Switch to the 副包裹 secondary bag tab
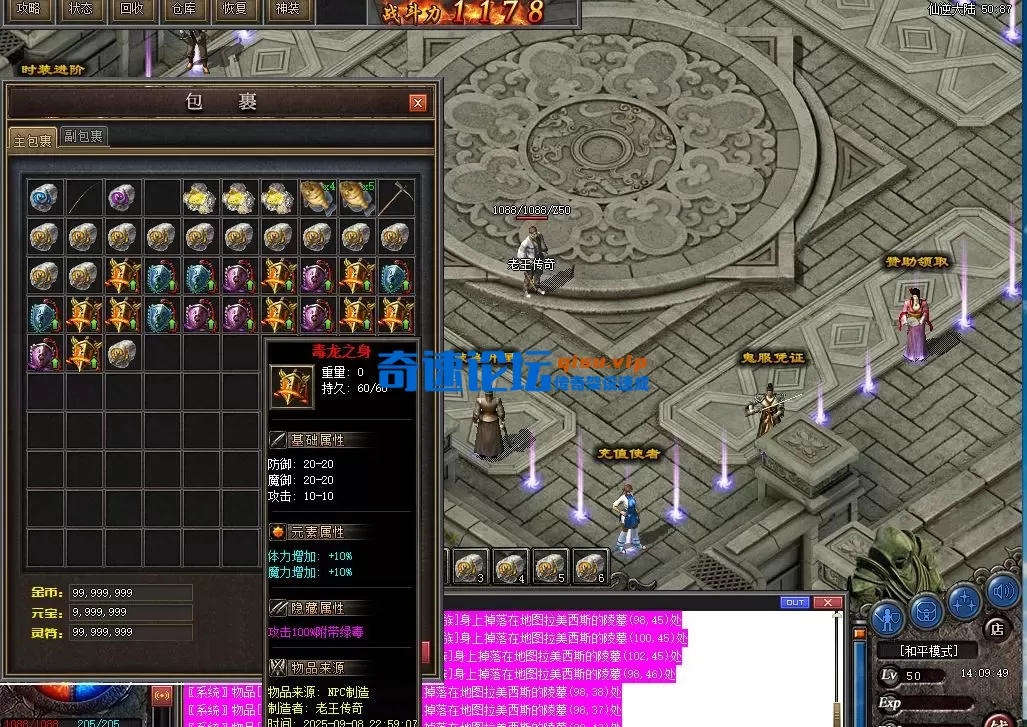Viewport: 1027px width, 727px height. pyautogui.click(x=84, y=136)
